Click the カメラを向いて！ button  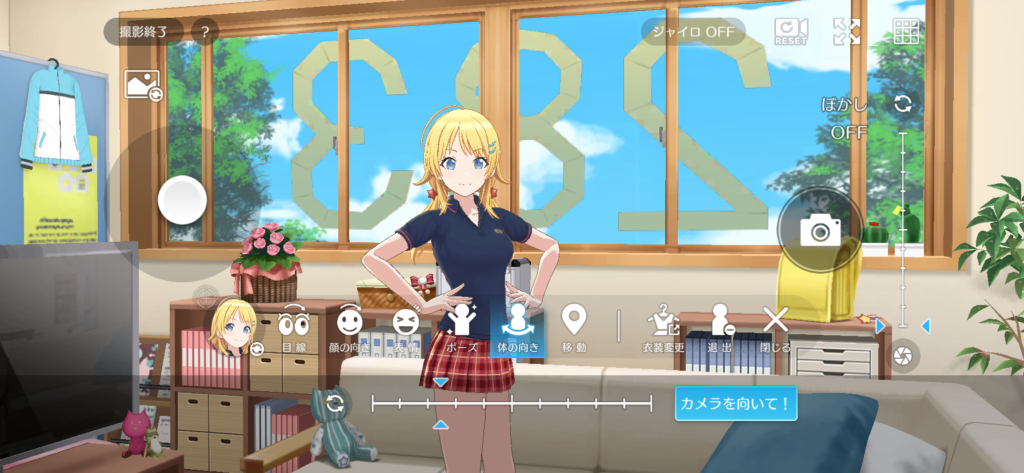tap(735, 404)
